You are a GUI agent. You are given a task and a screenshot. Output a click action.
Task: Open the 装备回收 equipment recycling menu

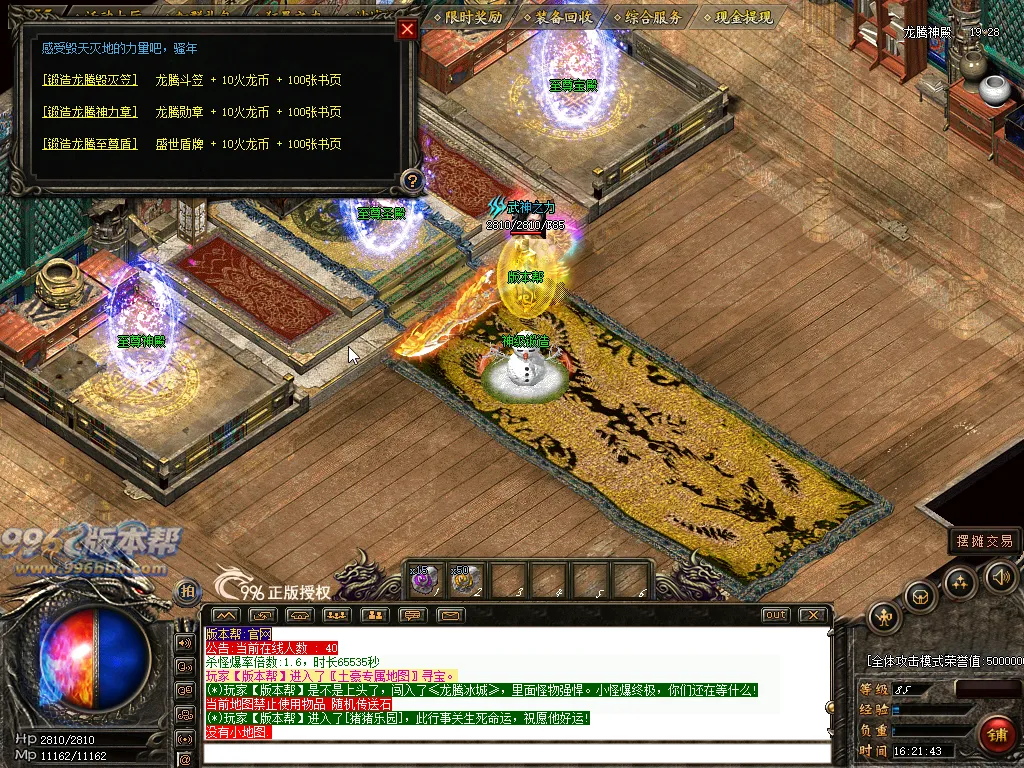click(557, 17)
